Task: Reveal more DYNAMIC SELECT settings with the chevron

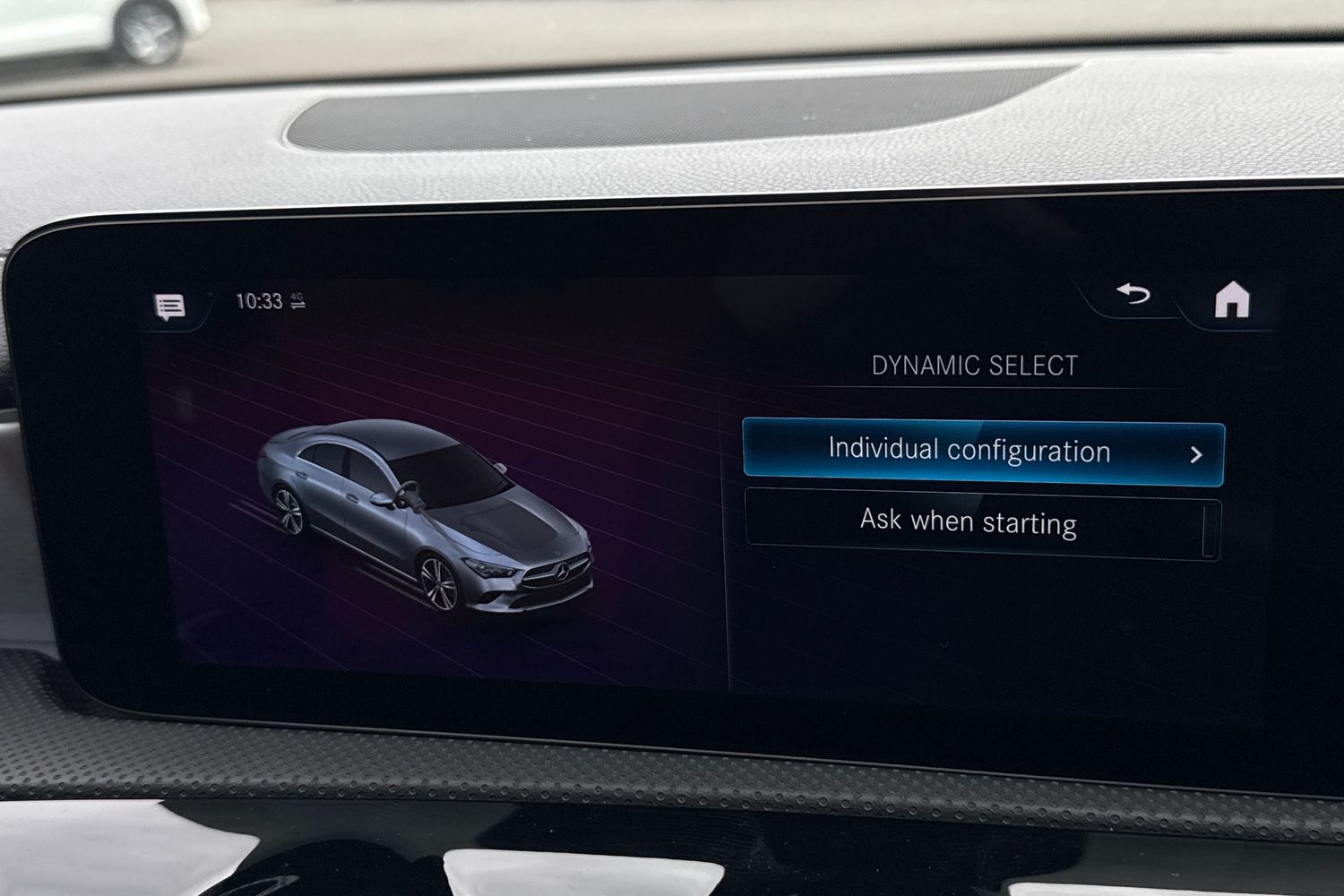Action: click(1198, 453)
